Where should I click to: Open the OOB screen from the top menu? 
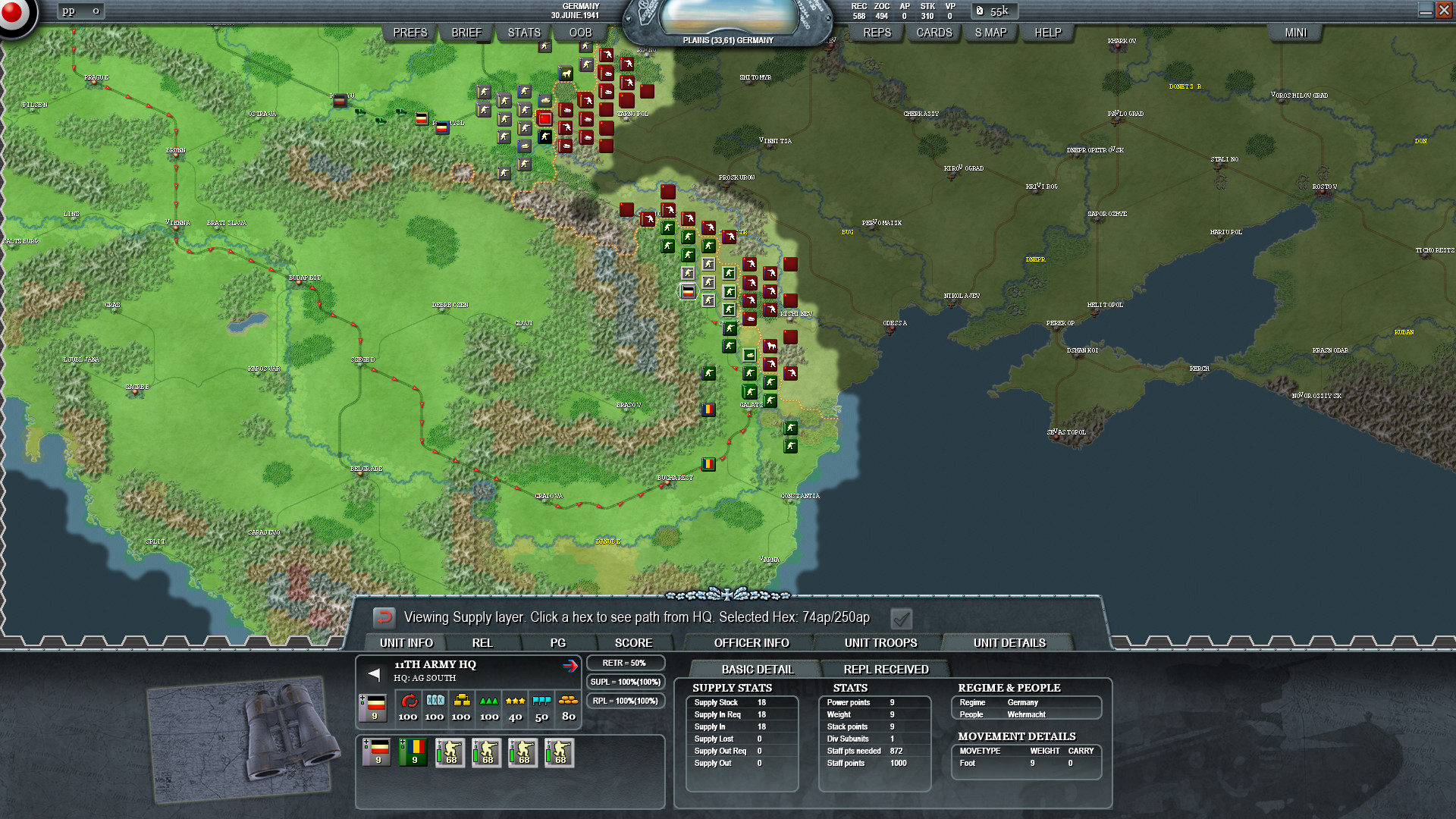pos(579,32)
